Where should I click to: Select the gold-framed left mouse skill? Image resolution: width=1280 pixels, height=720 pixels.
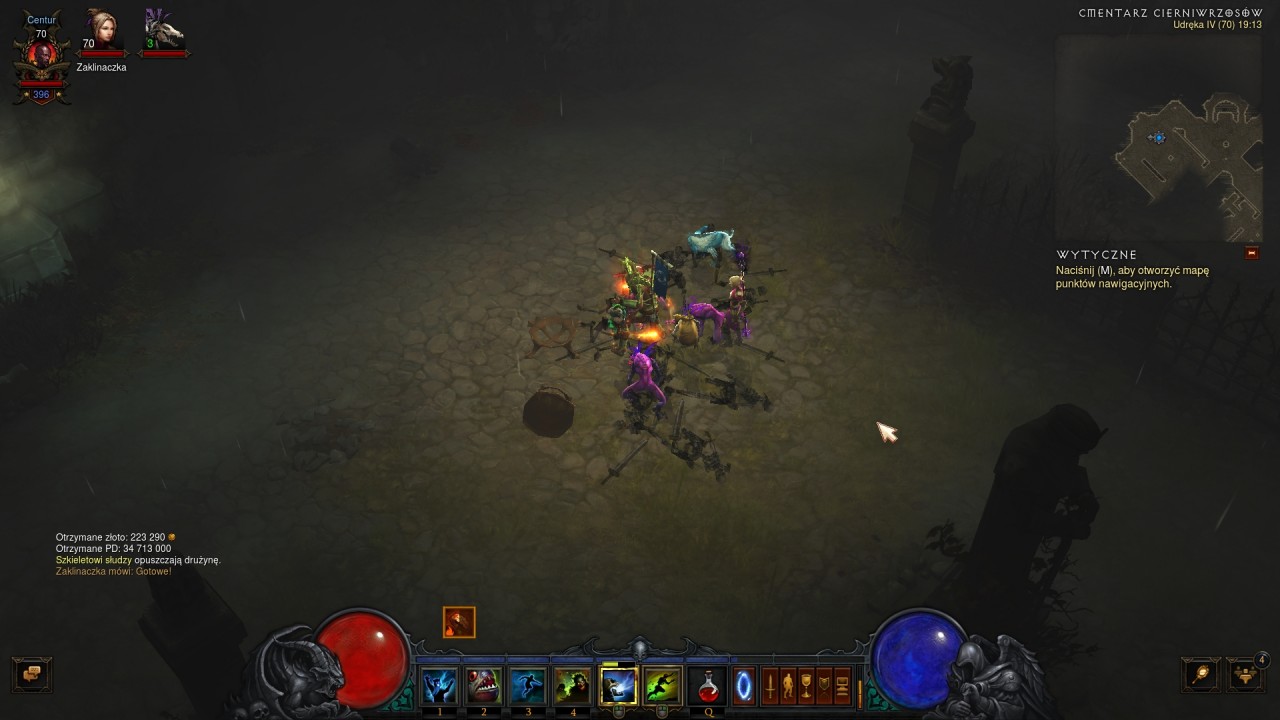[618, 686]
